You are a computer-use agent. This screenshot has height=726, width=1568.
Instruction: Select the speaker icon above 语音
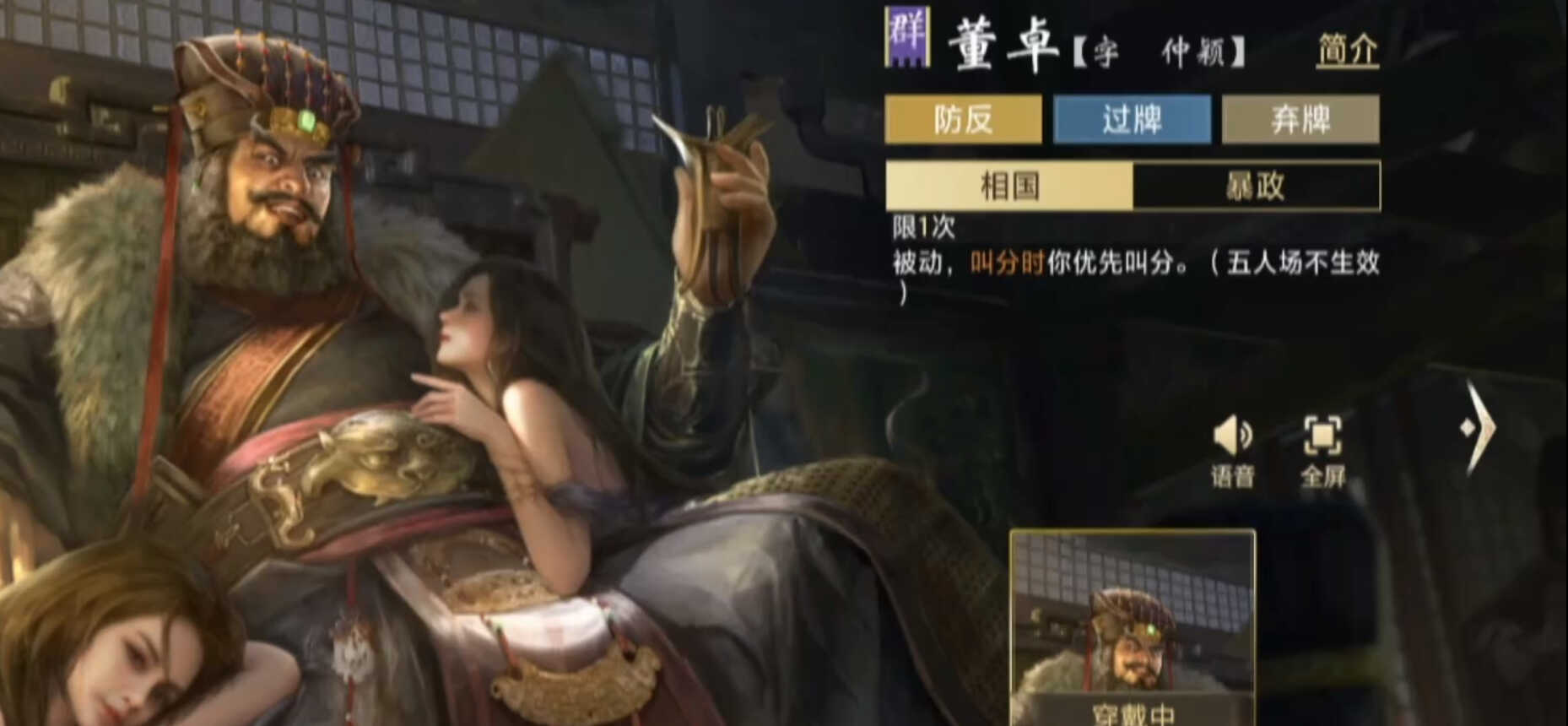point(1235,435)
